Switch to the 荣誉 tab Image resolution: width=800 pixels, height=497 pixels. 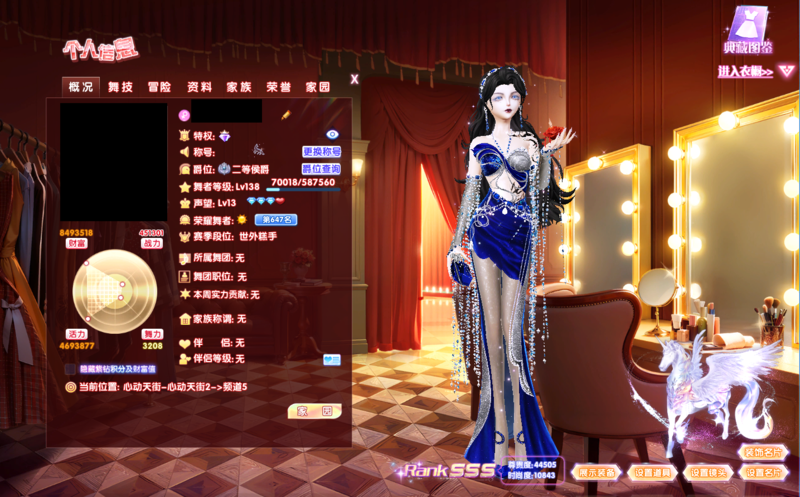(x=279, y=87)
